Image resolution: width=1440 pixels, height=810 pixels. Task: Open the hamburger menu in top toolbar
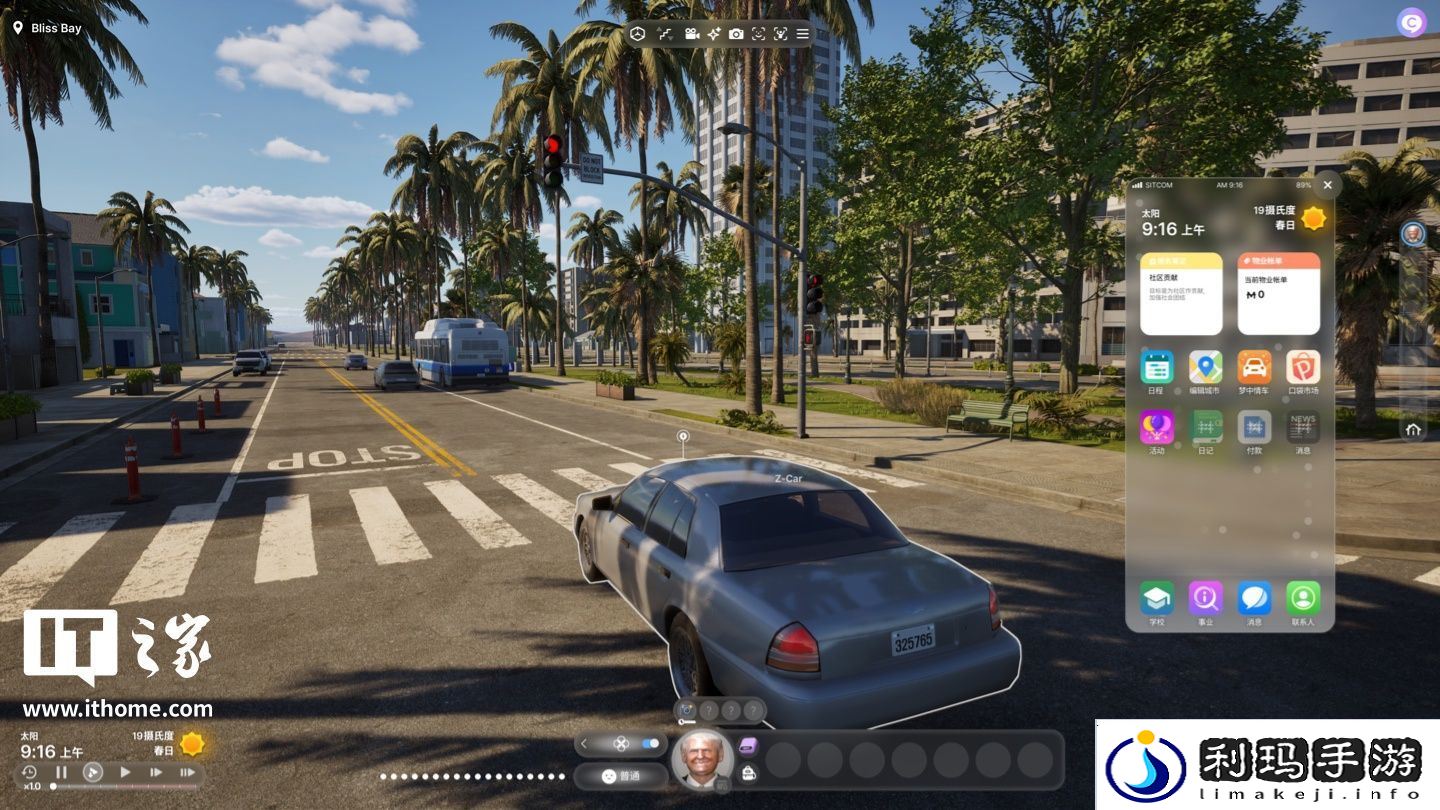[802, 34]
